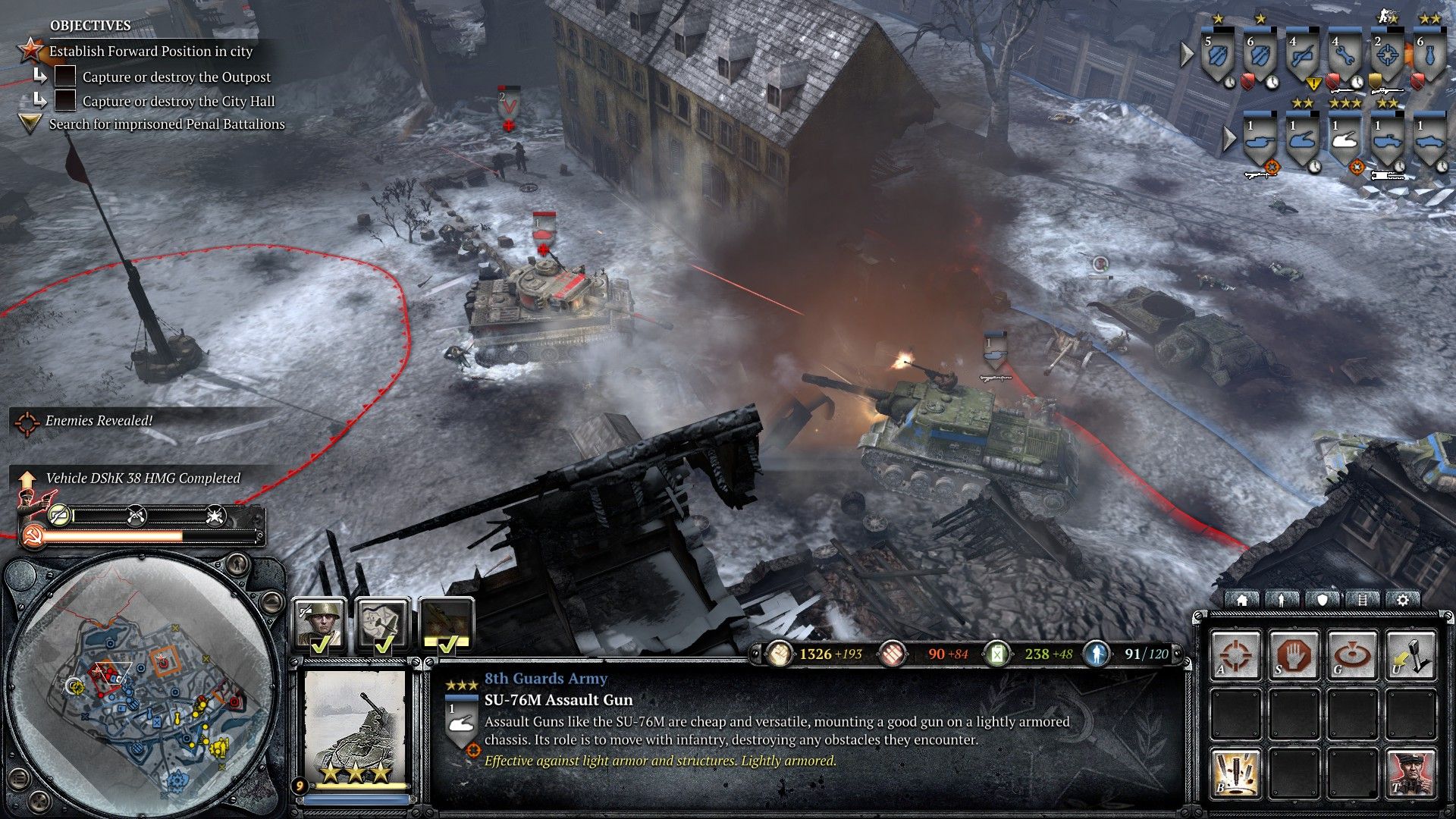Click the retreat shield icon above the command card
The image size is (1456, 819).
point(1323,601)
